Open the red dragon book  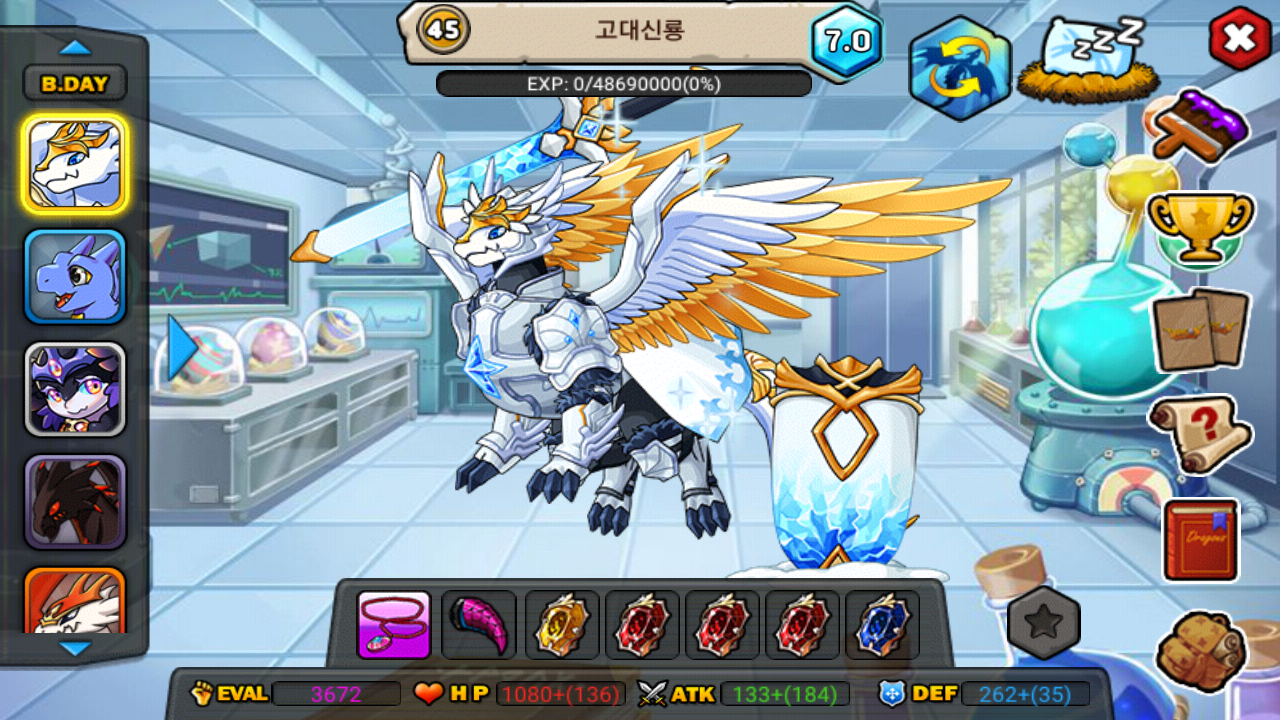pyautogui.click(x=1201, y=540)
